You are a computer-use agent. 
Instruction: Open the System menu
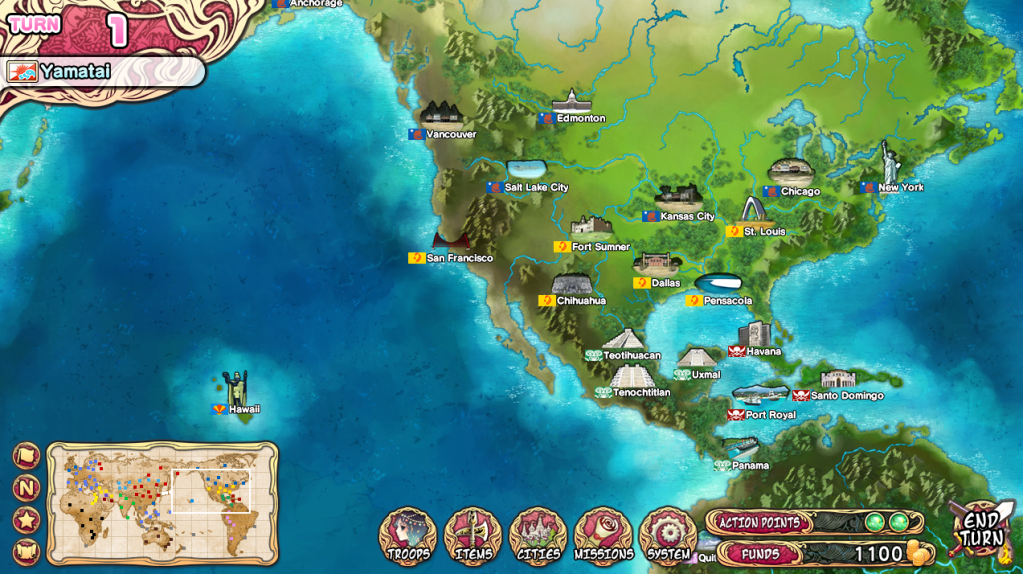point(668,537)
